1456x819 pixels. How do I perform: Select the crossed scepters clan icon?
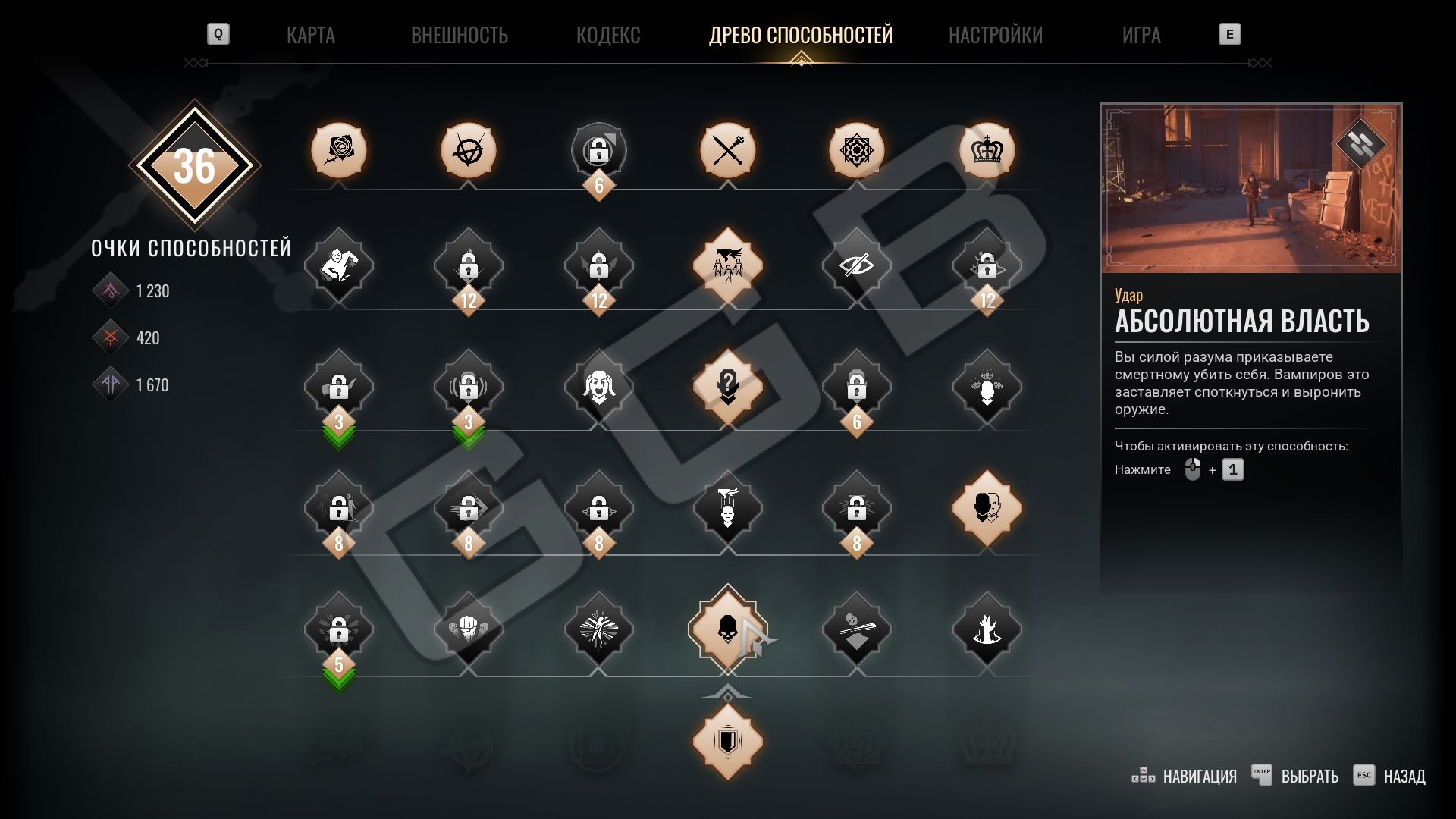[727, 150]
